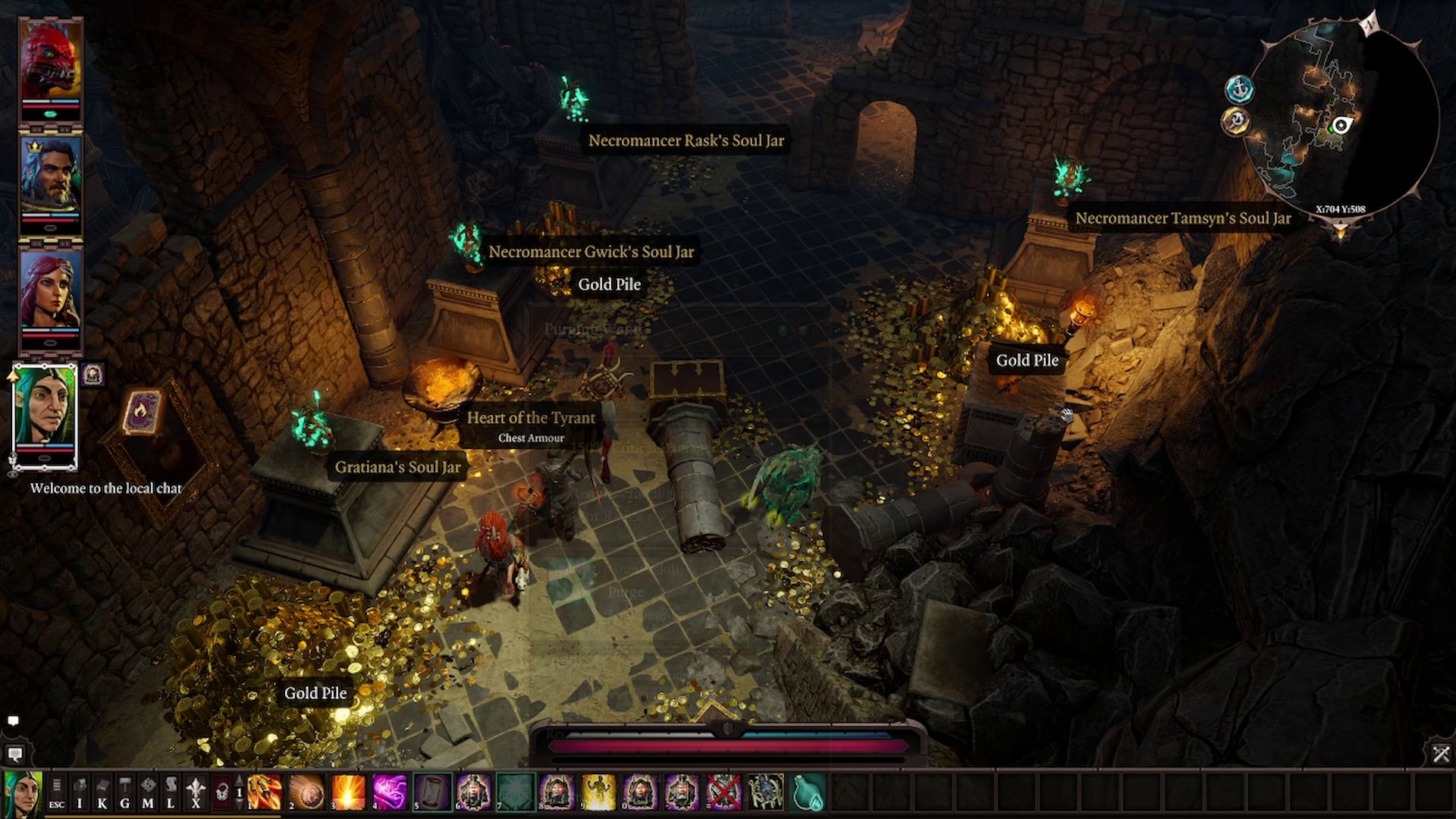Viewport: 1456px width, 819px height.
Task: Use the teal potion flask on hotbar
Action: 807,793
